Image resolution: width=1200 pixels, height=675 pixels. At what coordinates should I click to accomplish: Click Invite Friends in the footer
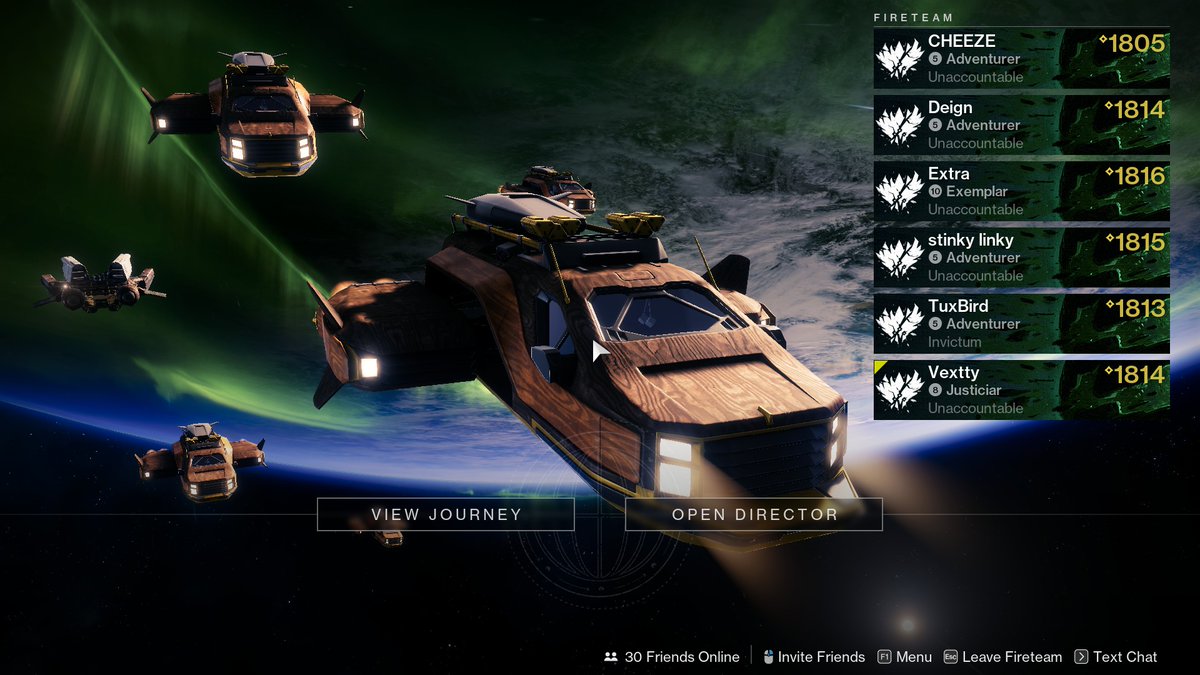click(813, 657)
